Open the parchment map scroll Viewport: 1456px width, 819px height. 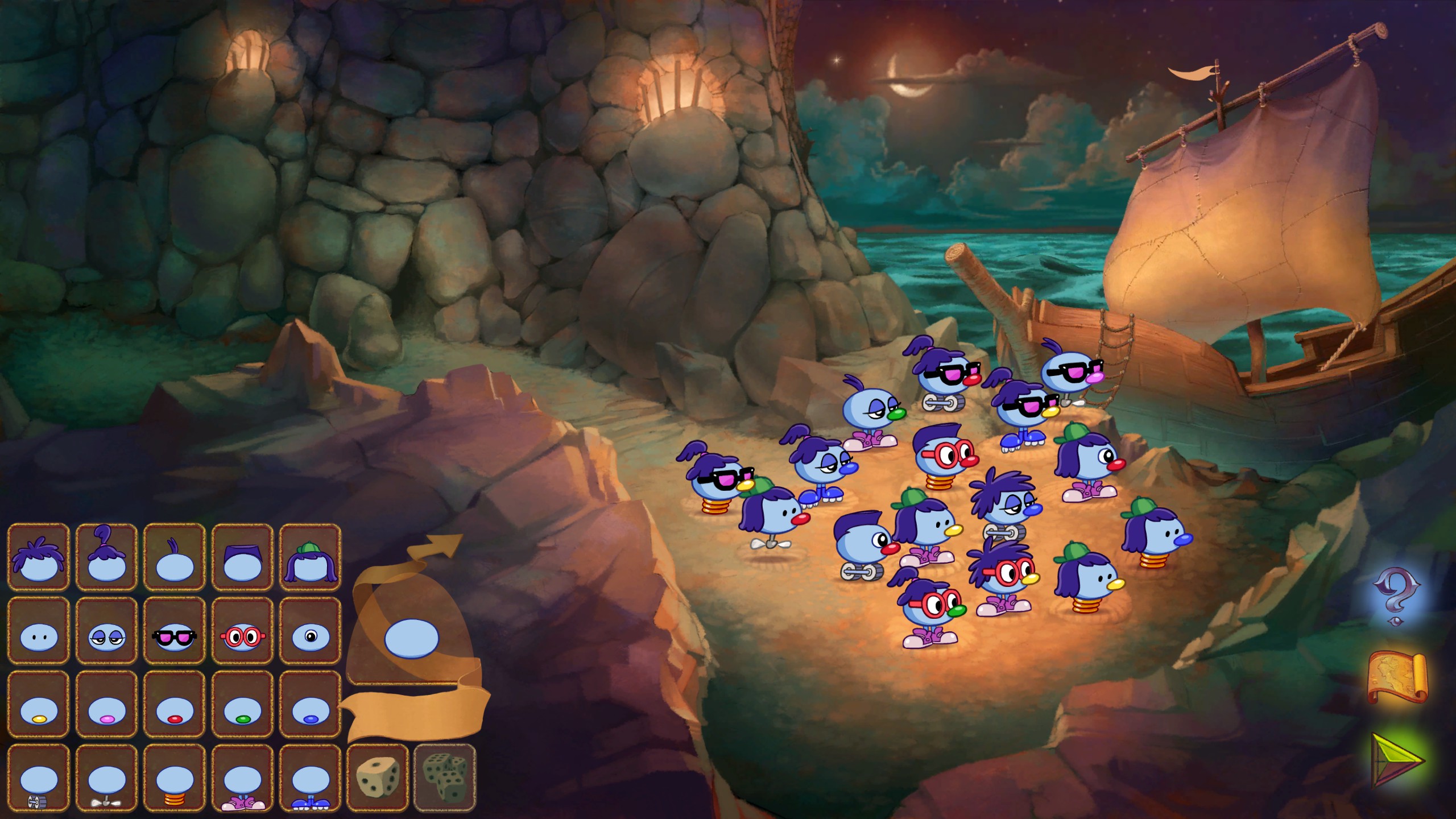pyautogui.click(x=1396, y=678)
